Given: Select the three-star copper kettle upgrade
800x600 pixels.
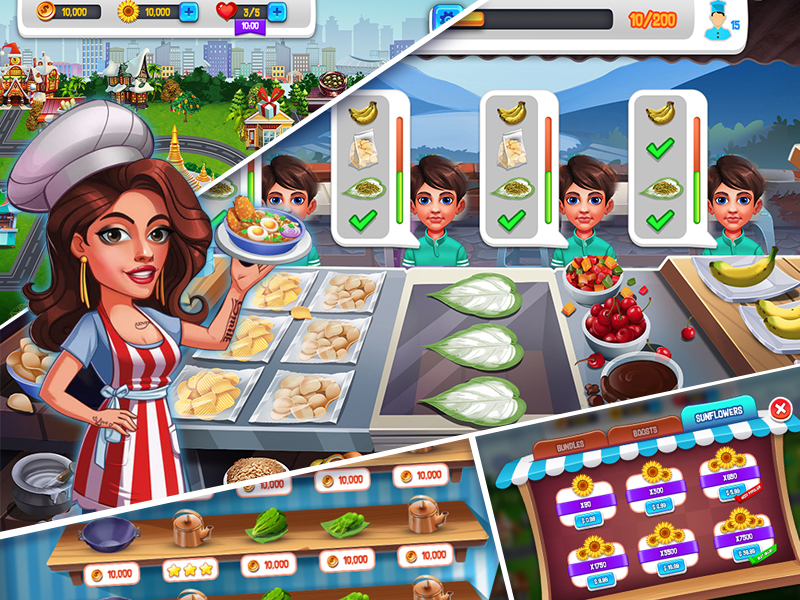Looking at the screenshot, I should point(190,569).
